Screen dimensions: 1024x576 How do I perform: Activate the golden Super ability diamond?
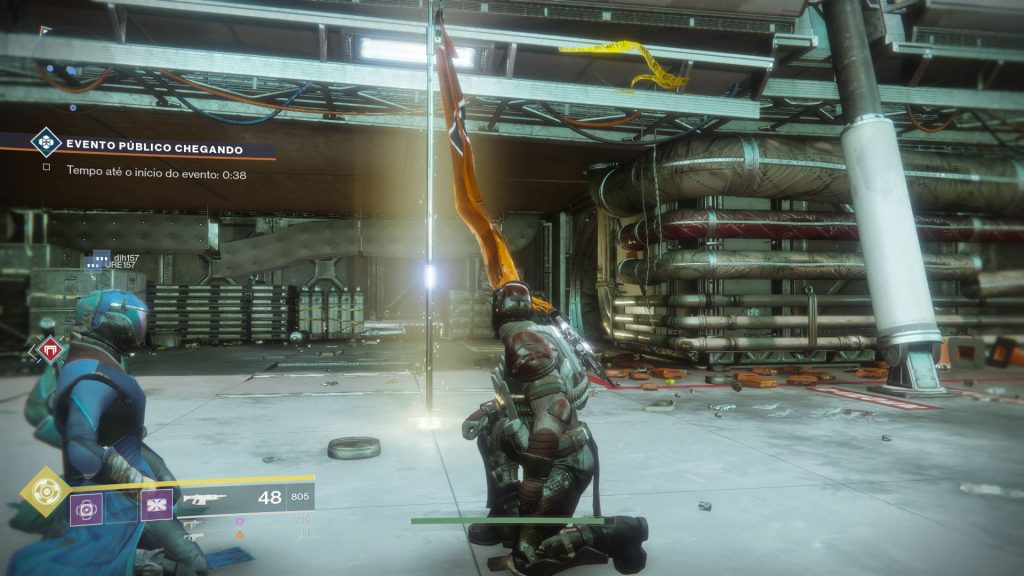(x=45, y=491)
